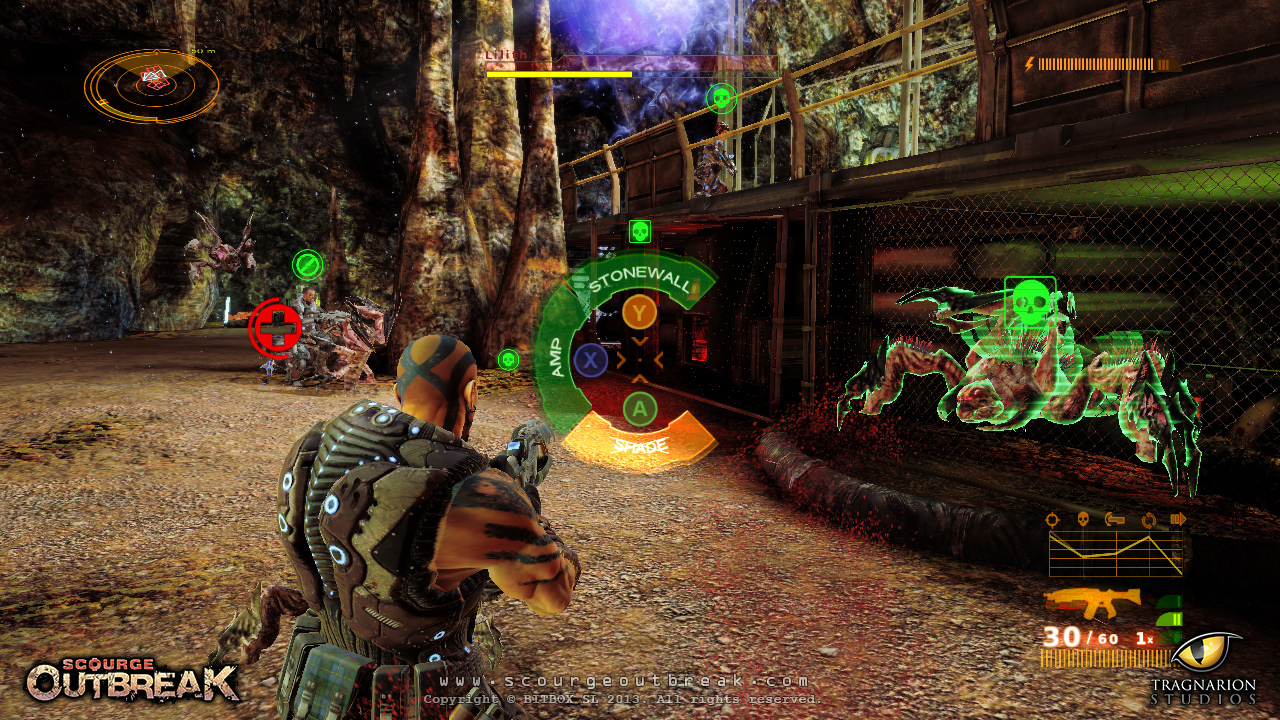The height and width of the screenshot is (720, 1280).
Task: Click the lightning bolt energy icon
Action: 1030,66
